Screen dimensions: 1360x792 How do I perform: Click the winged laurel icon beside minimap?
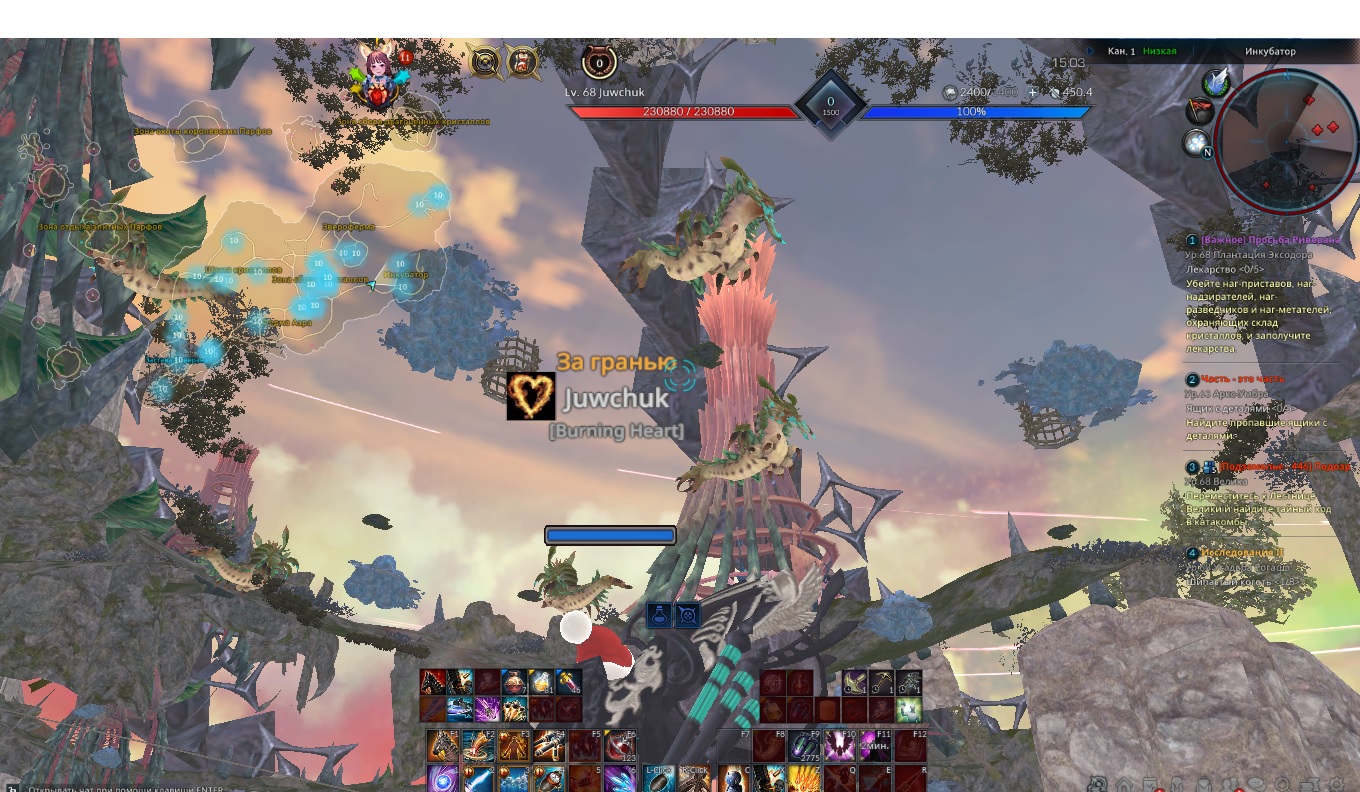[x=1216, y=82]
